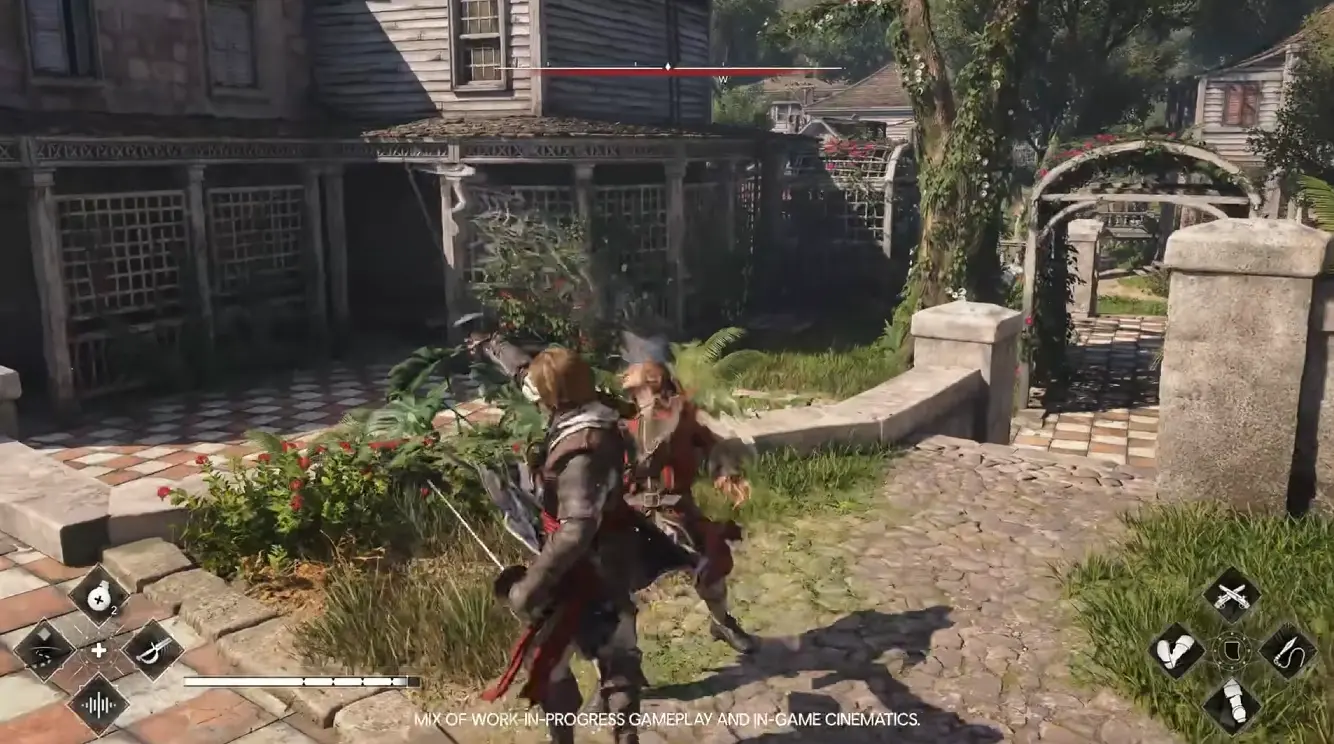
Task: Equip the sabre sword slot
Action: coord(152,650)
